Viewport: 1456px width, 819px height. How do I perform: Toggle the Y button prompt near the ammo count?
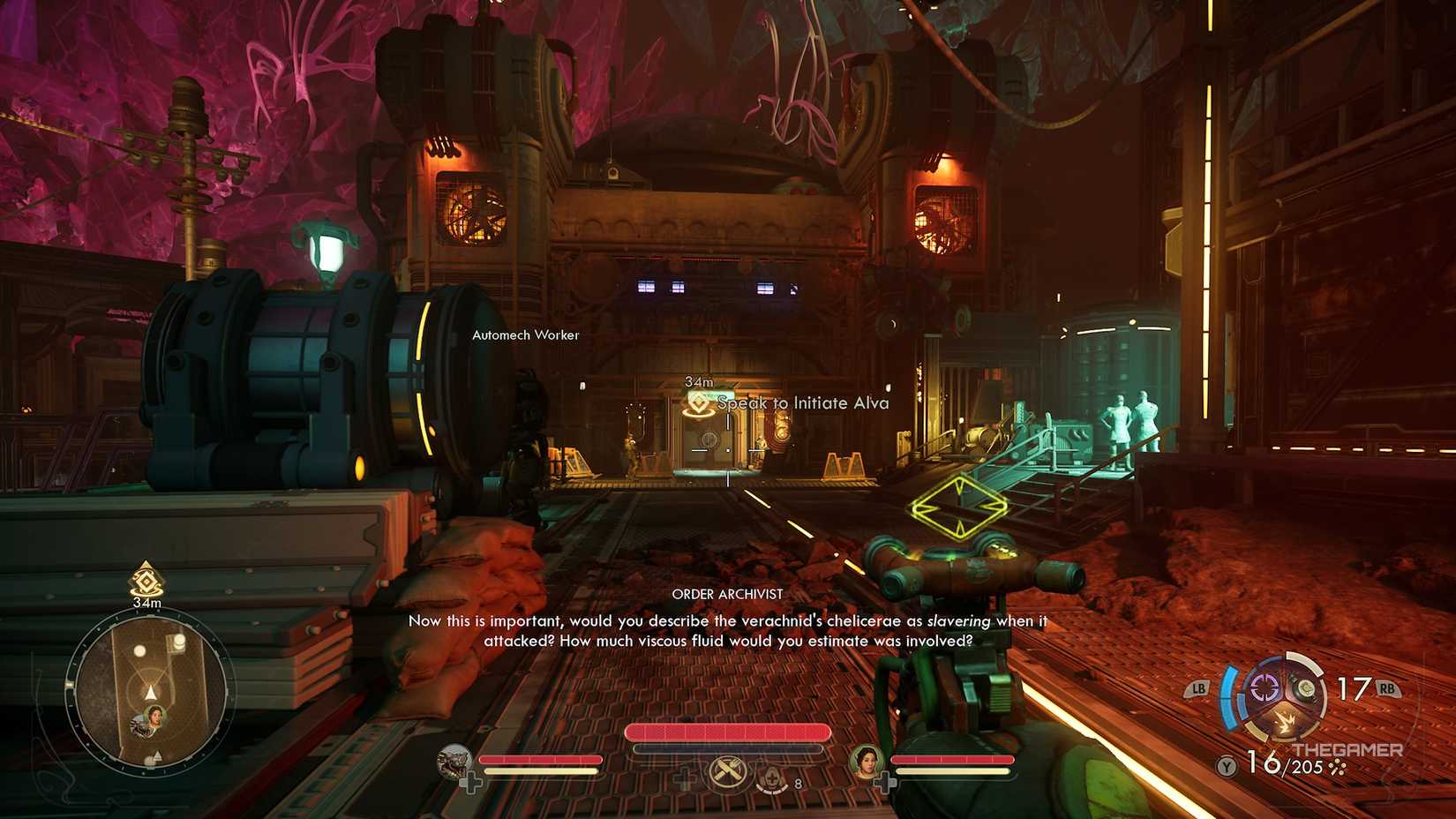(1227, 764)
